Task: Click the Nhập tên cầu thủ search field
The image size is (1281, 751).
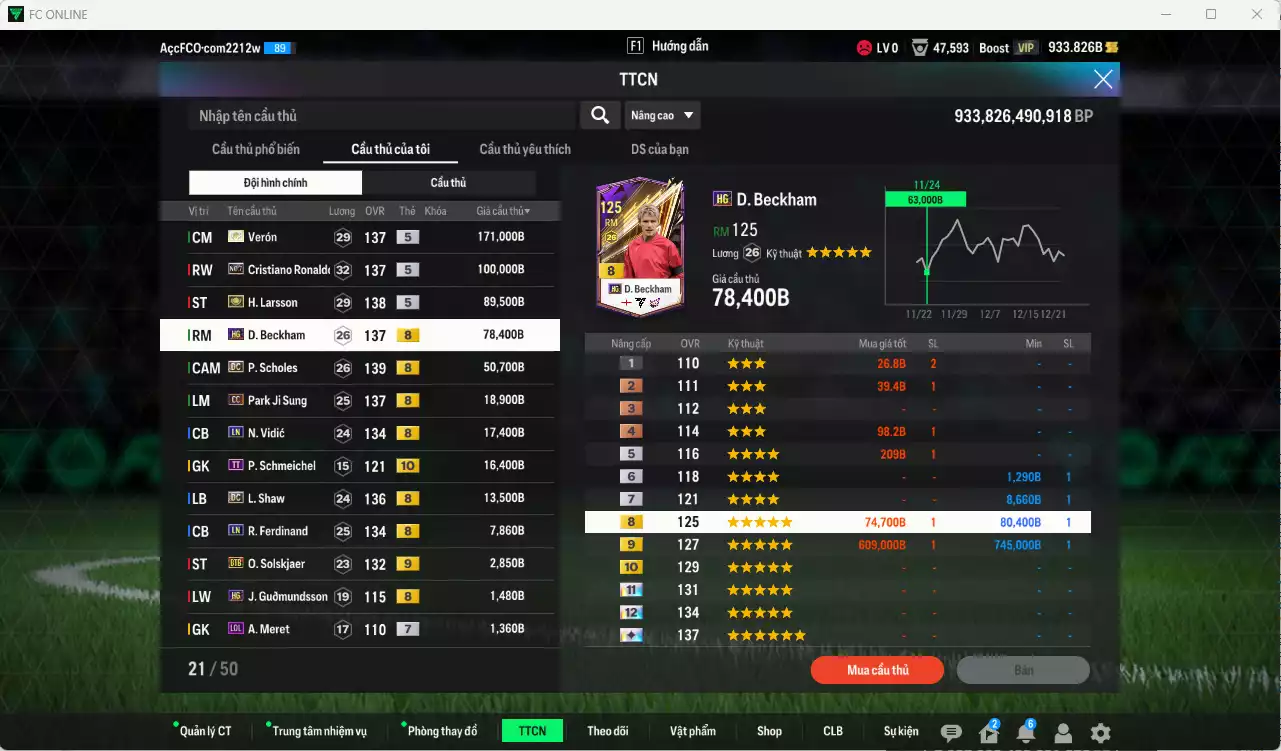Action: click(x=380, y=114)
